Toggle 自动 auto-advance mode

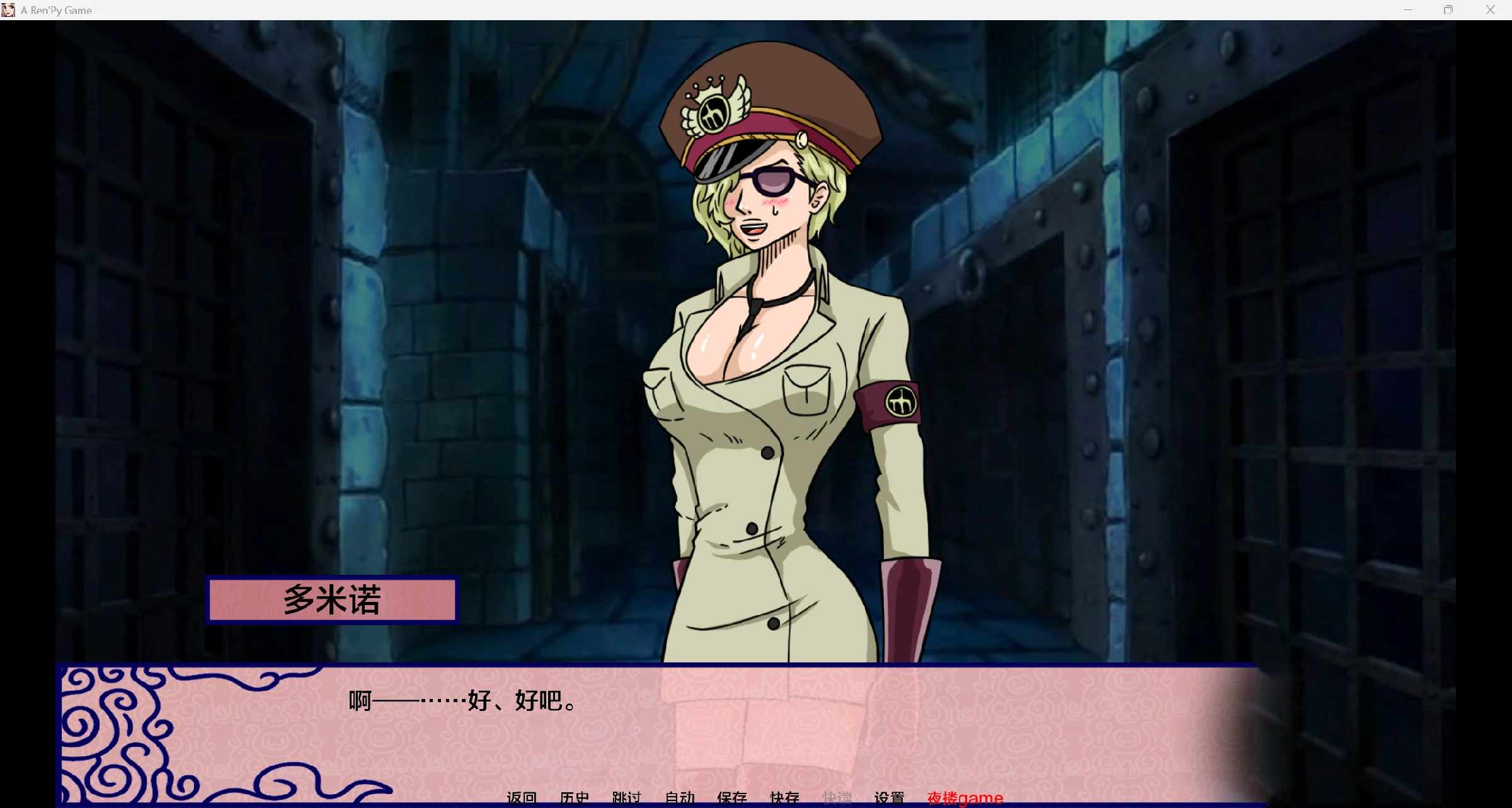tap(680, 798)
